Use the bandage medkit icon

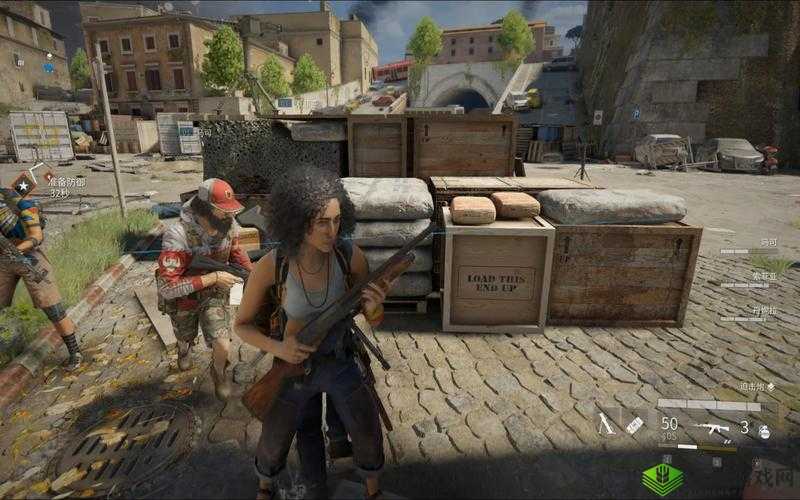[634, 424]
